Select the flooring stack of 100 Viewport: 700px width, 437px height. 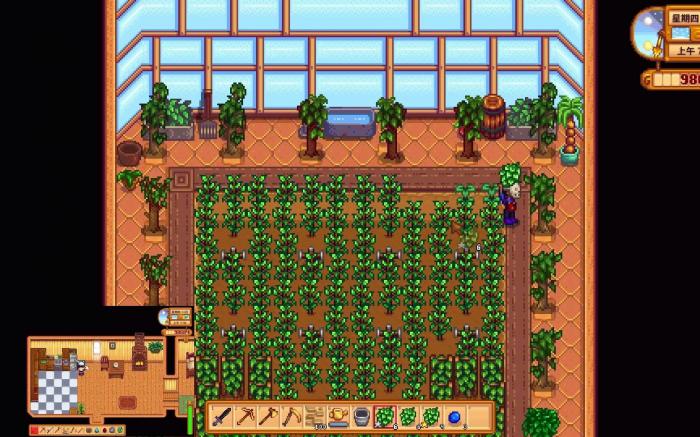point(314,417)
